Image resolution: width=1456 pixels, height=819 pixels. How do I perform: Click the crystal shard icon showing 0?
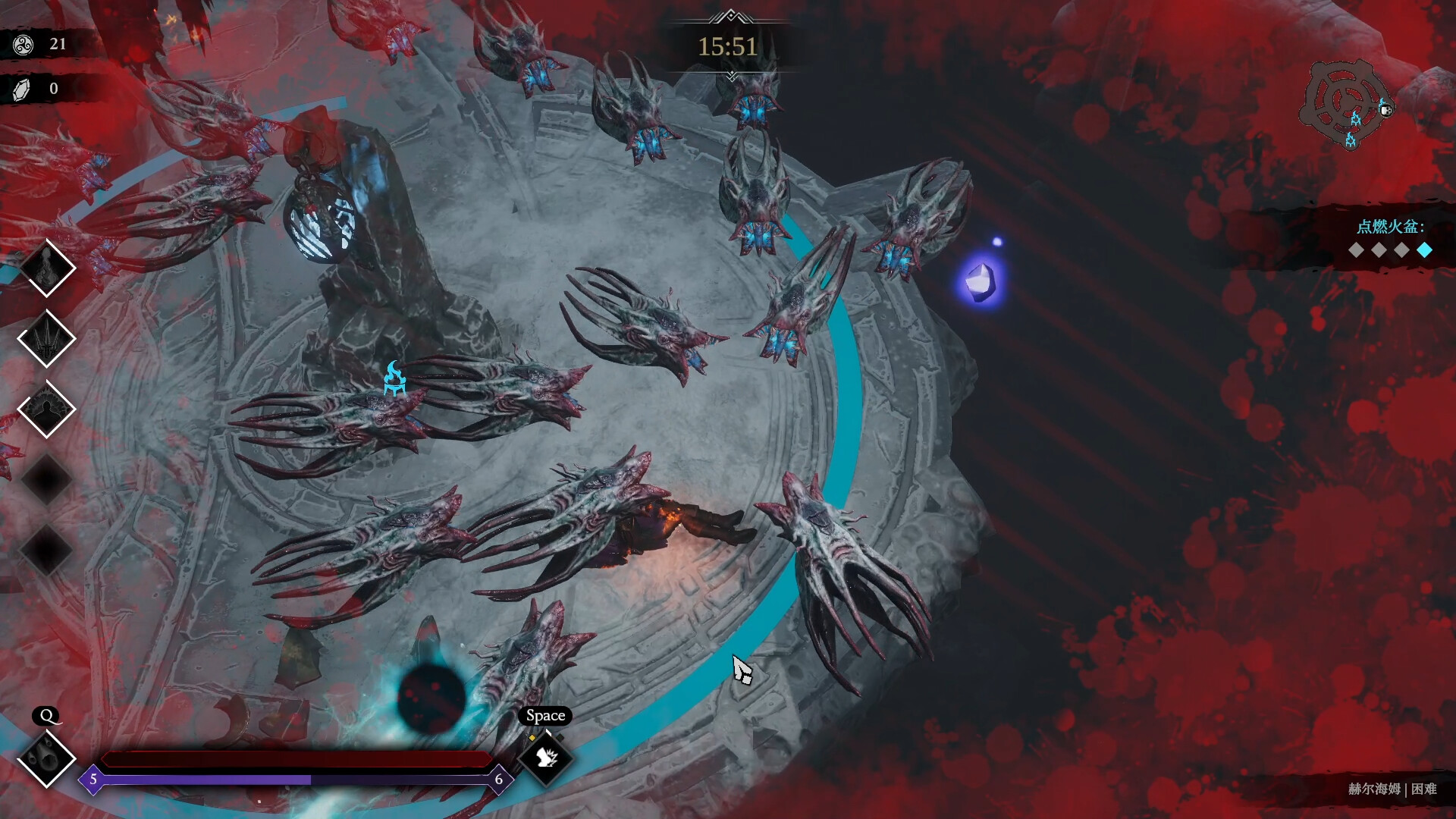pos(20,89)
